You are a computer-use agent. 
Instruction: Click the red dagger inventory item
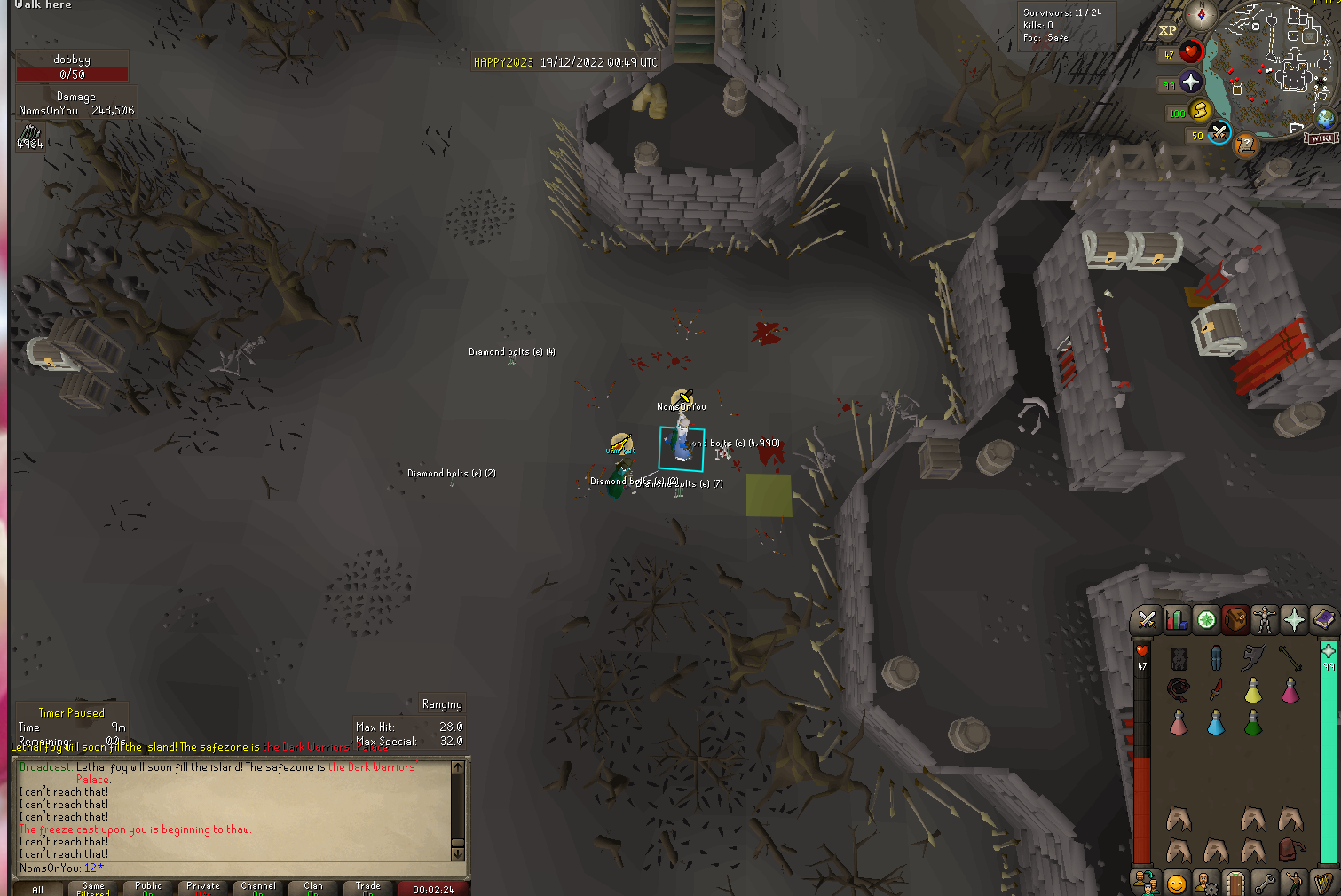tap(1216, 689)
